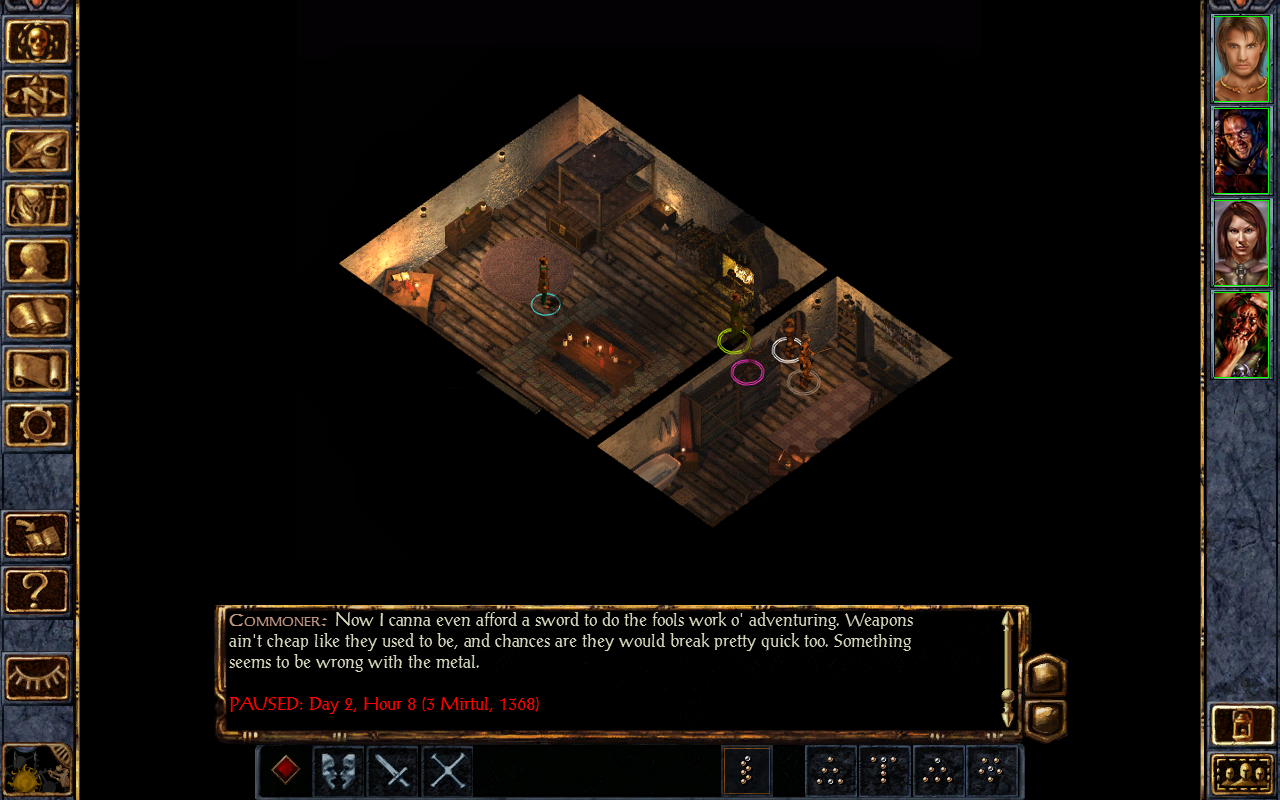The image size is (1280, 800).
Task: Open the area map with the compass icon
Action: 38,96
